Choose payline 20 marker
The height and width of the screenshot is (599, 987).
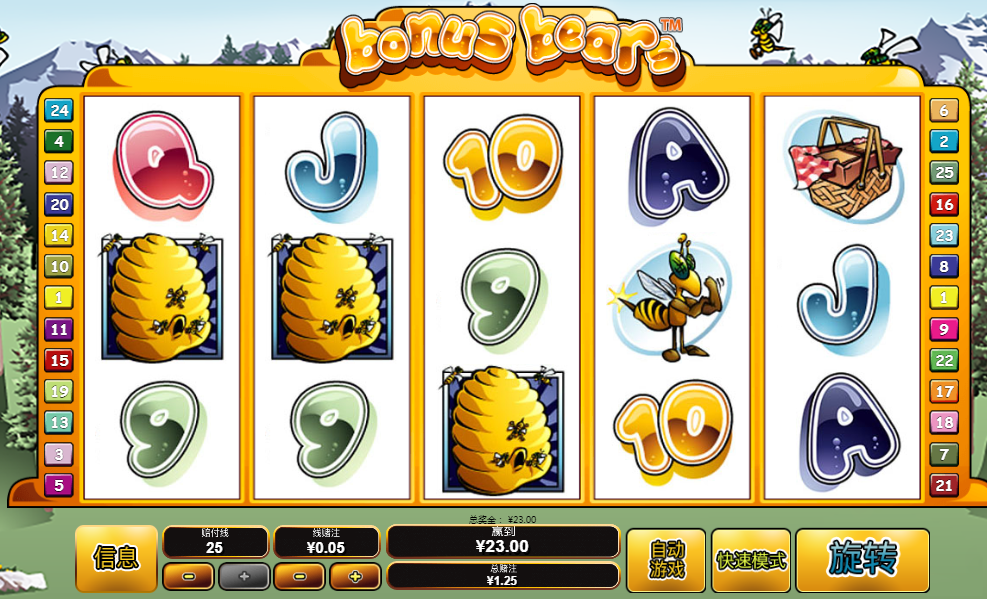(x=59, y=204)
